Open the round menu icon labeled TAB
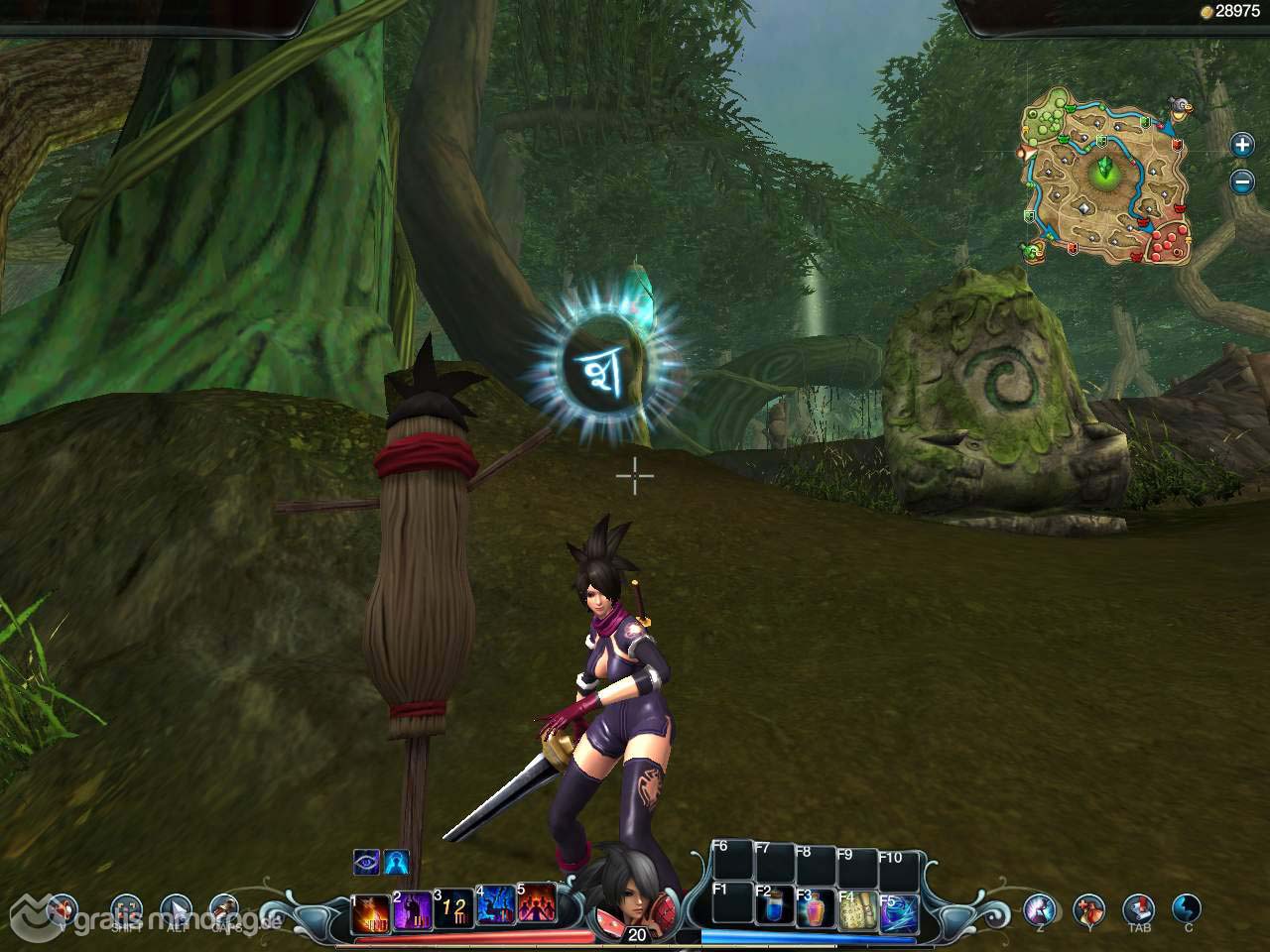The height and width of the screenshot is (952, 1270). tap(1138, 907)
